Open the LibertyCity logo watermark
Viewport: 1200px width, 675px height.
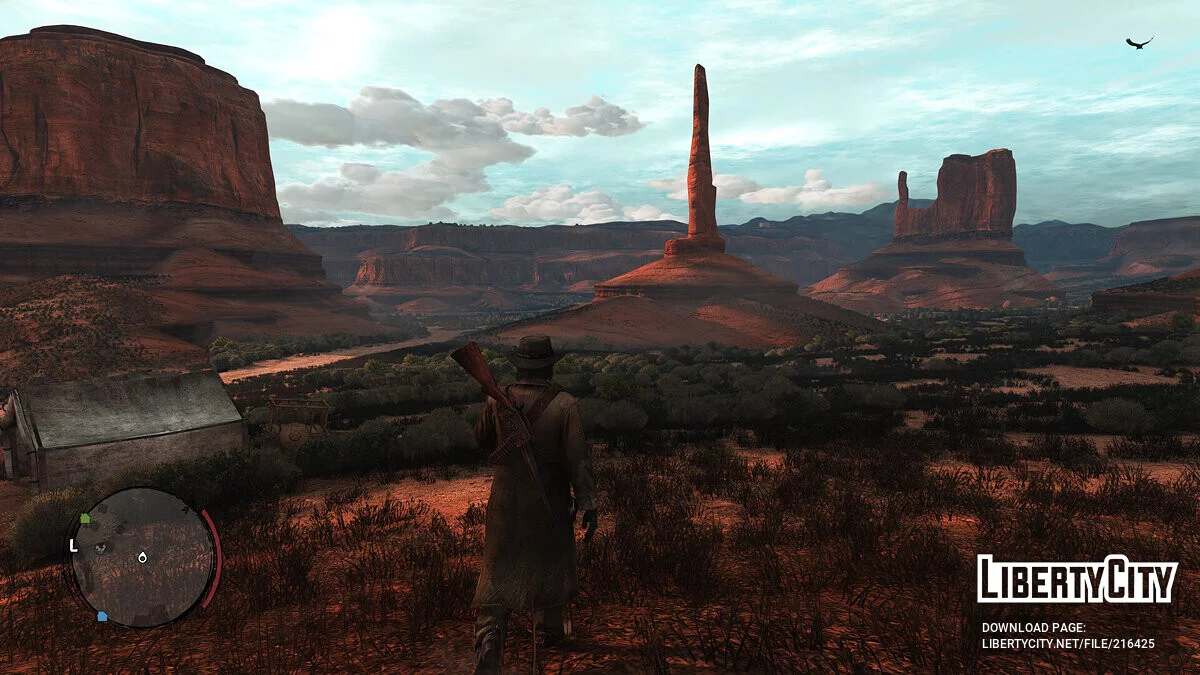click(x=1077, y=579)
